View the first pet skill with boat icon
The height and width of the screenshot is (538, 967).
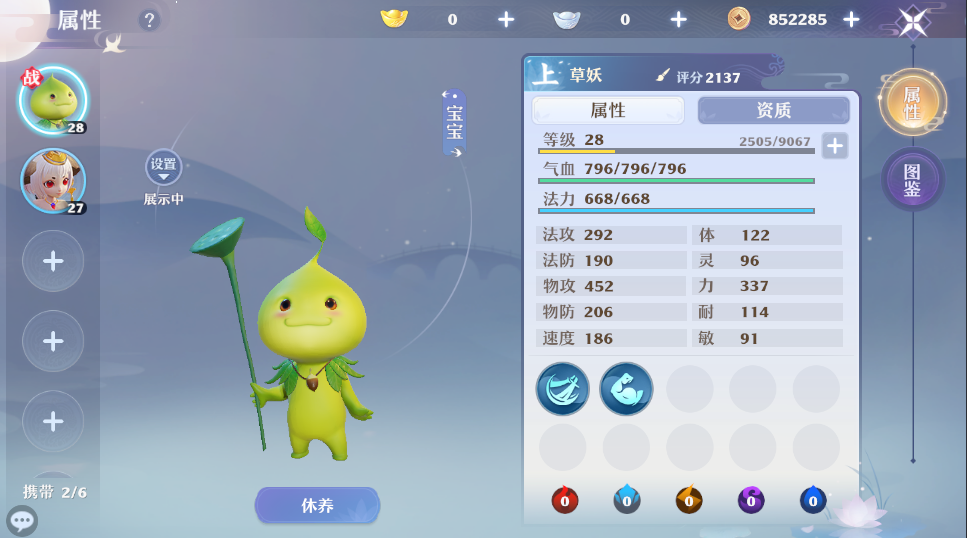coord(562,389)
